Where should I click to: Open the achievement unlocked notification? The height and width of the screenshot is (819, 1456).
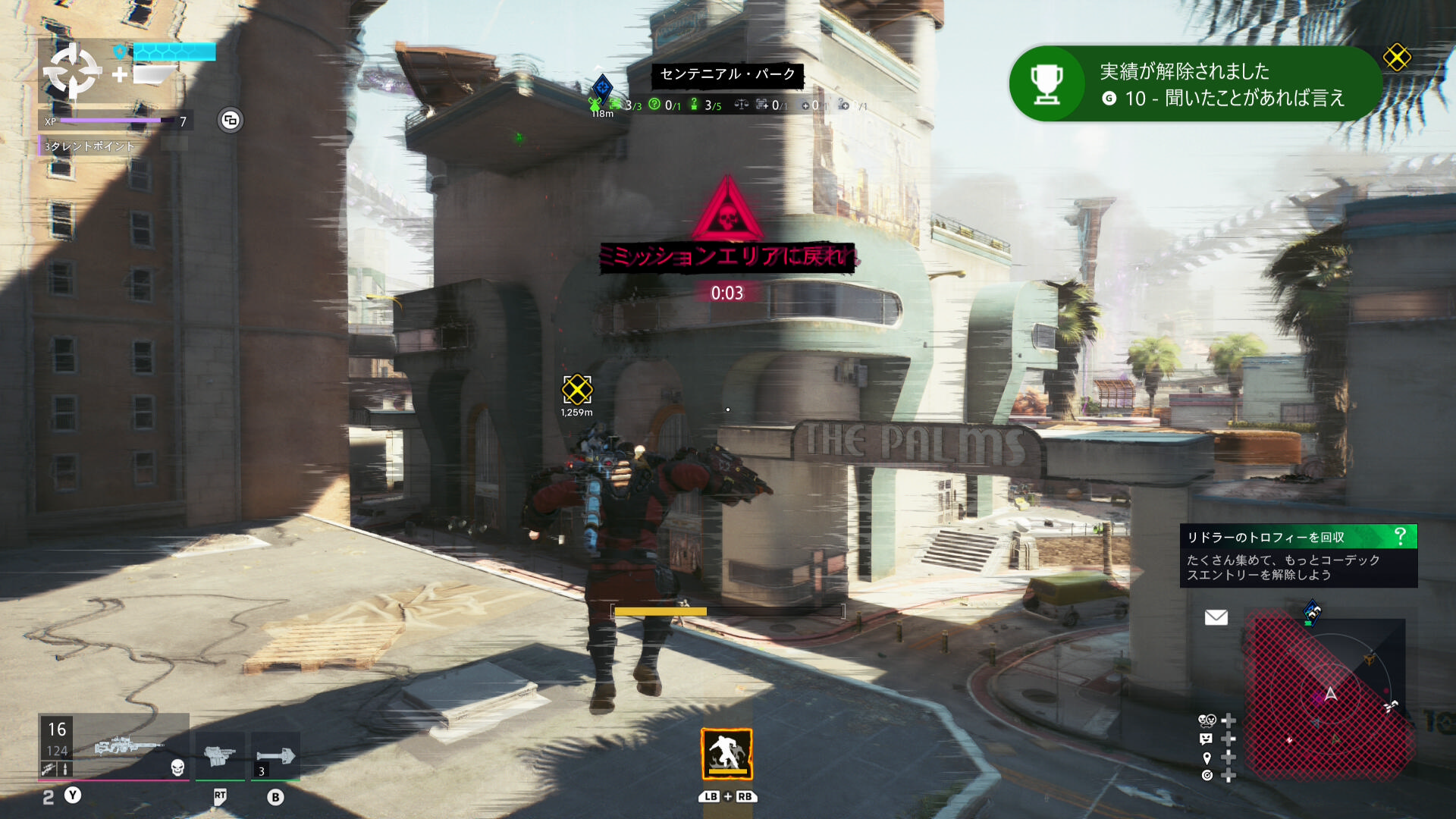pyautogui.click(x=1194, y=84)
